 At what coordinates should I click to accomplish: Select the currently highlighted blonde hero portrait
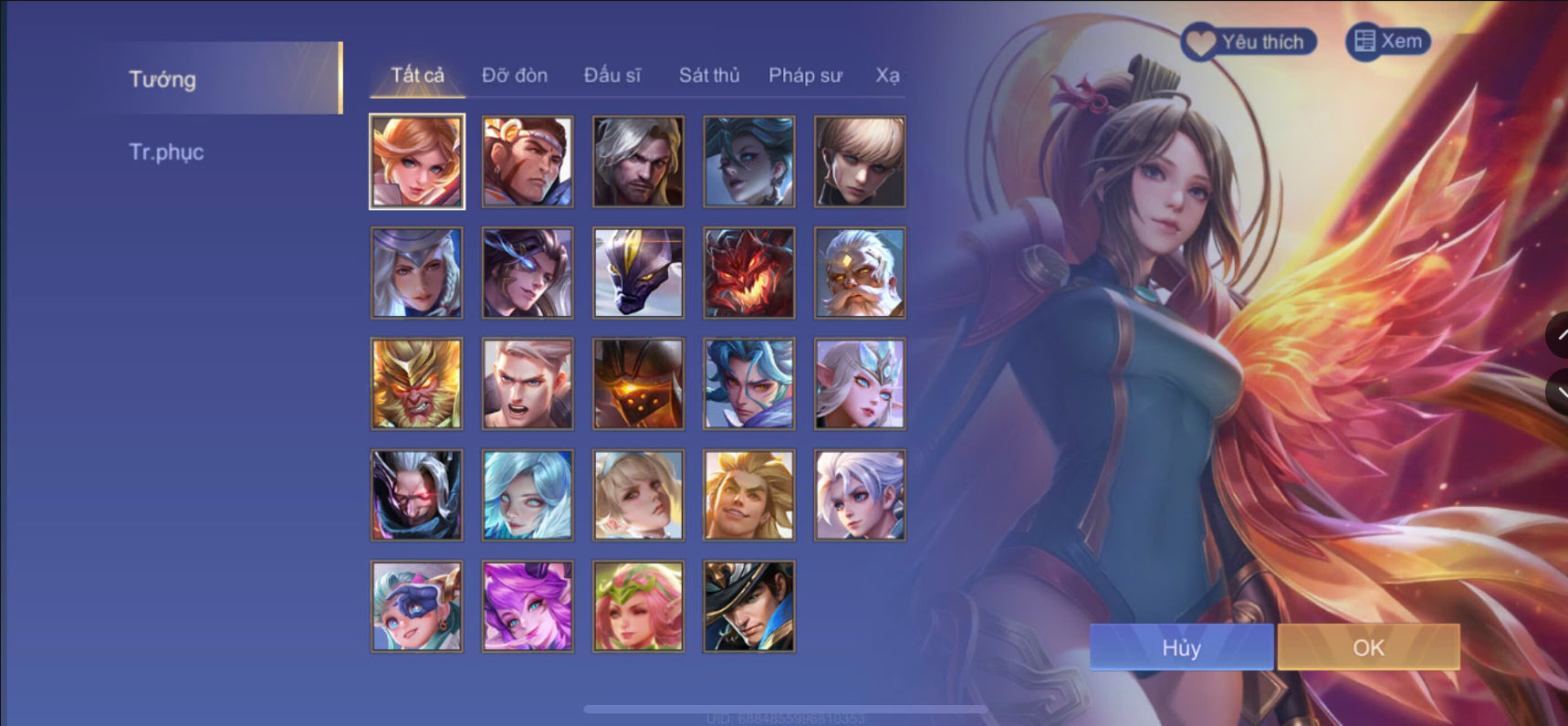pos(416,162)
